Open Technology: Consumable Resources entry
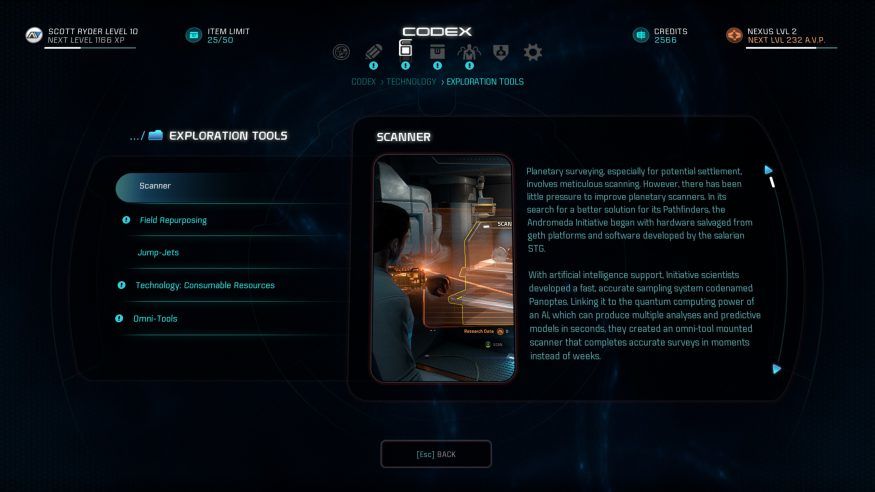Screen dimensions: 875x492 click(205, 285)
